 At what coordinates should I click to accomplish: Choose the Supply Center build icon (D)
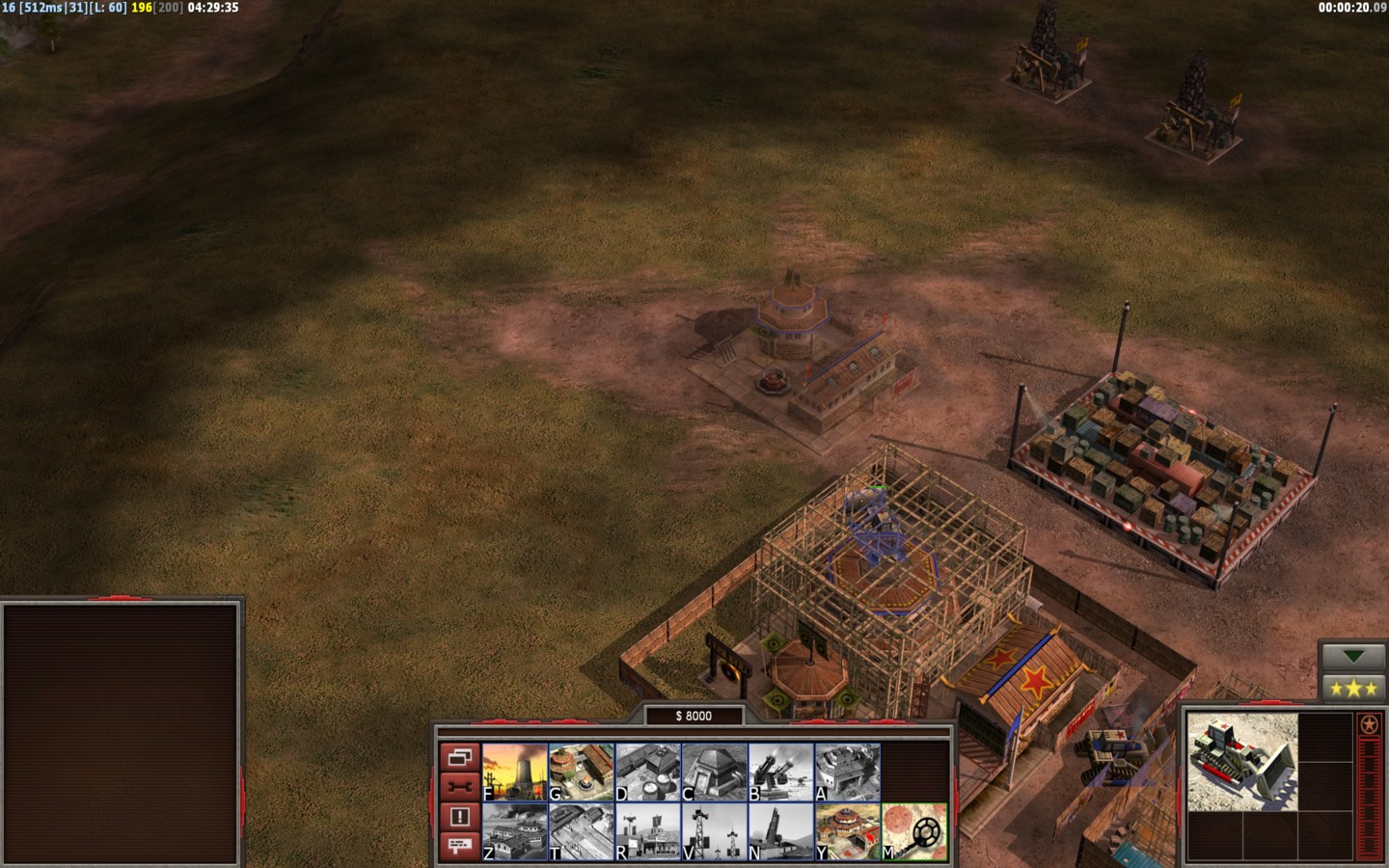pyautogui.click(x=648, y=772)
